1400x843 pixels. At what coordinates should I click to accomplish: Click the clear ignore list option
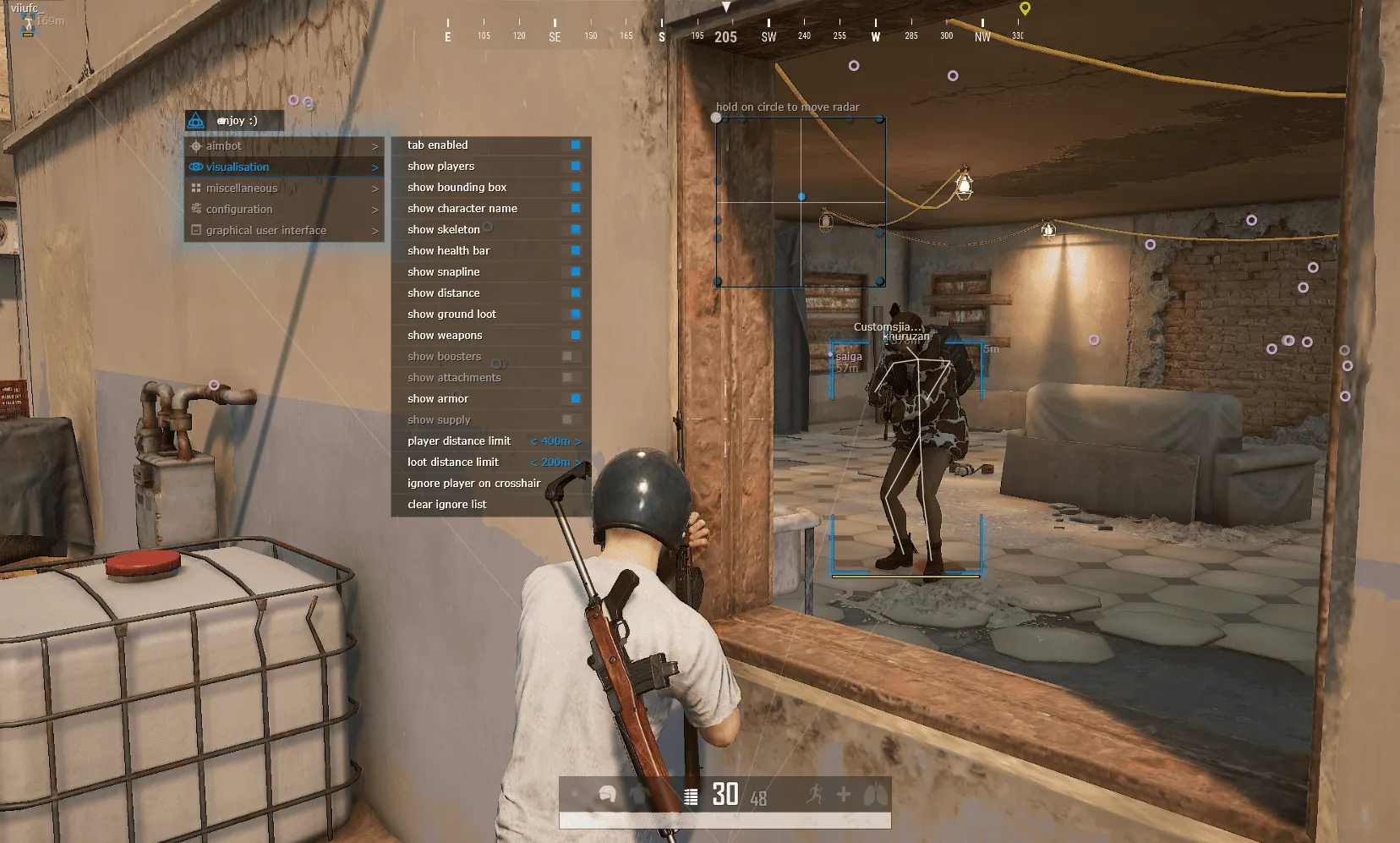(x=446, y=504)
